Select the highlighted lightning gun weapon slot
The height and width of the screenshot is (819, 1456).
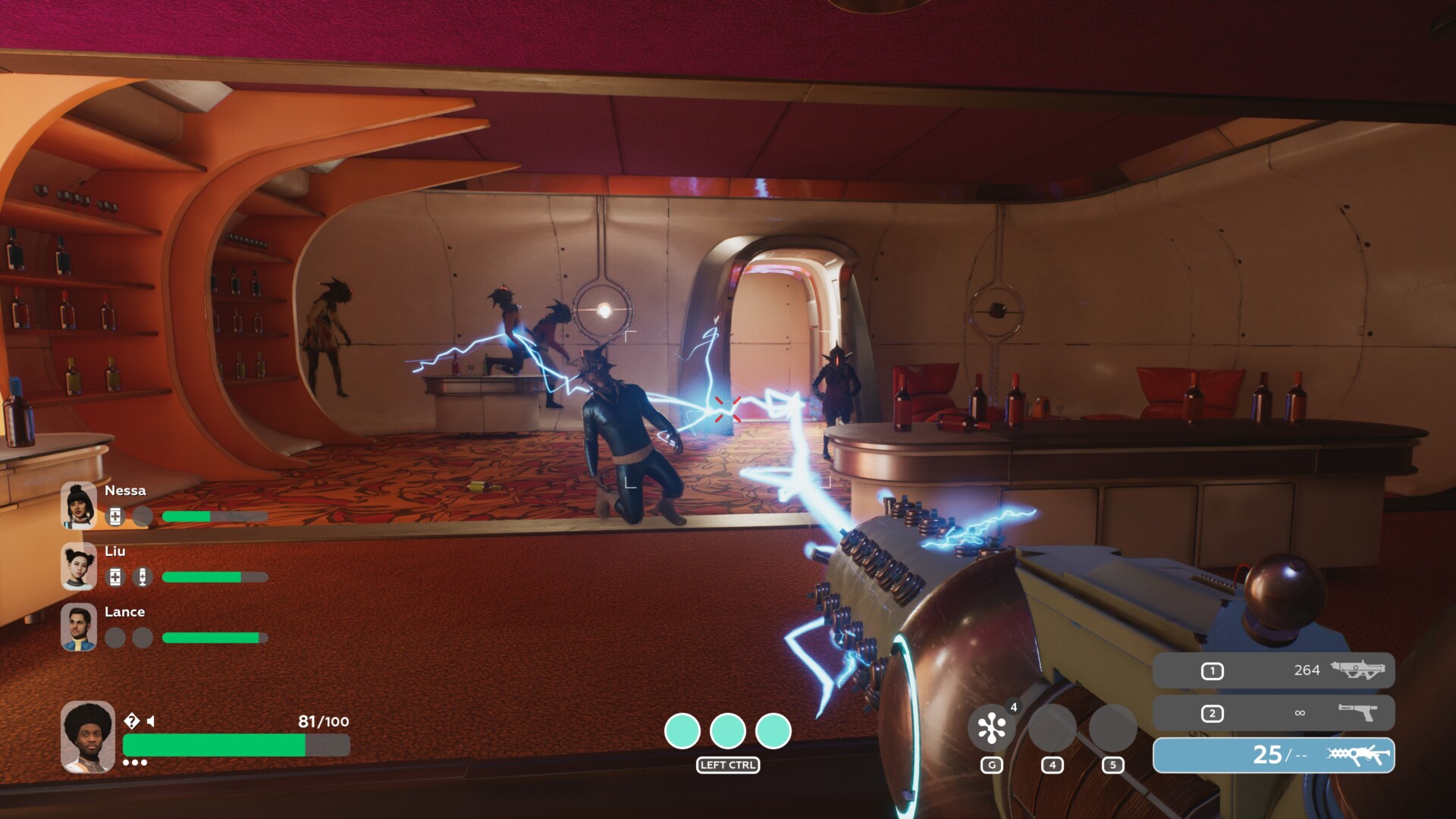pos(1273,755)
